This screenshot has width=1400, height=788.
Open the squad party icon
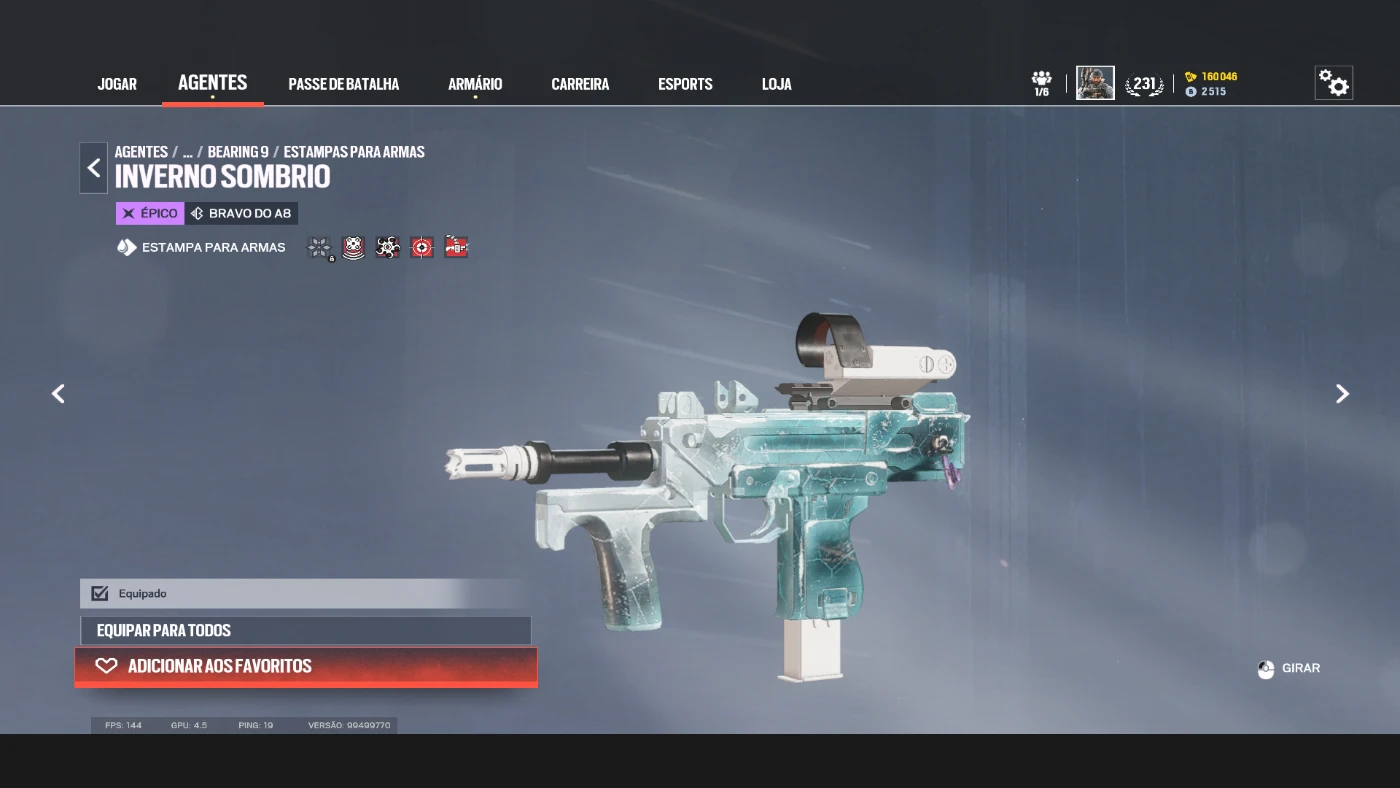point(1041,83)
